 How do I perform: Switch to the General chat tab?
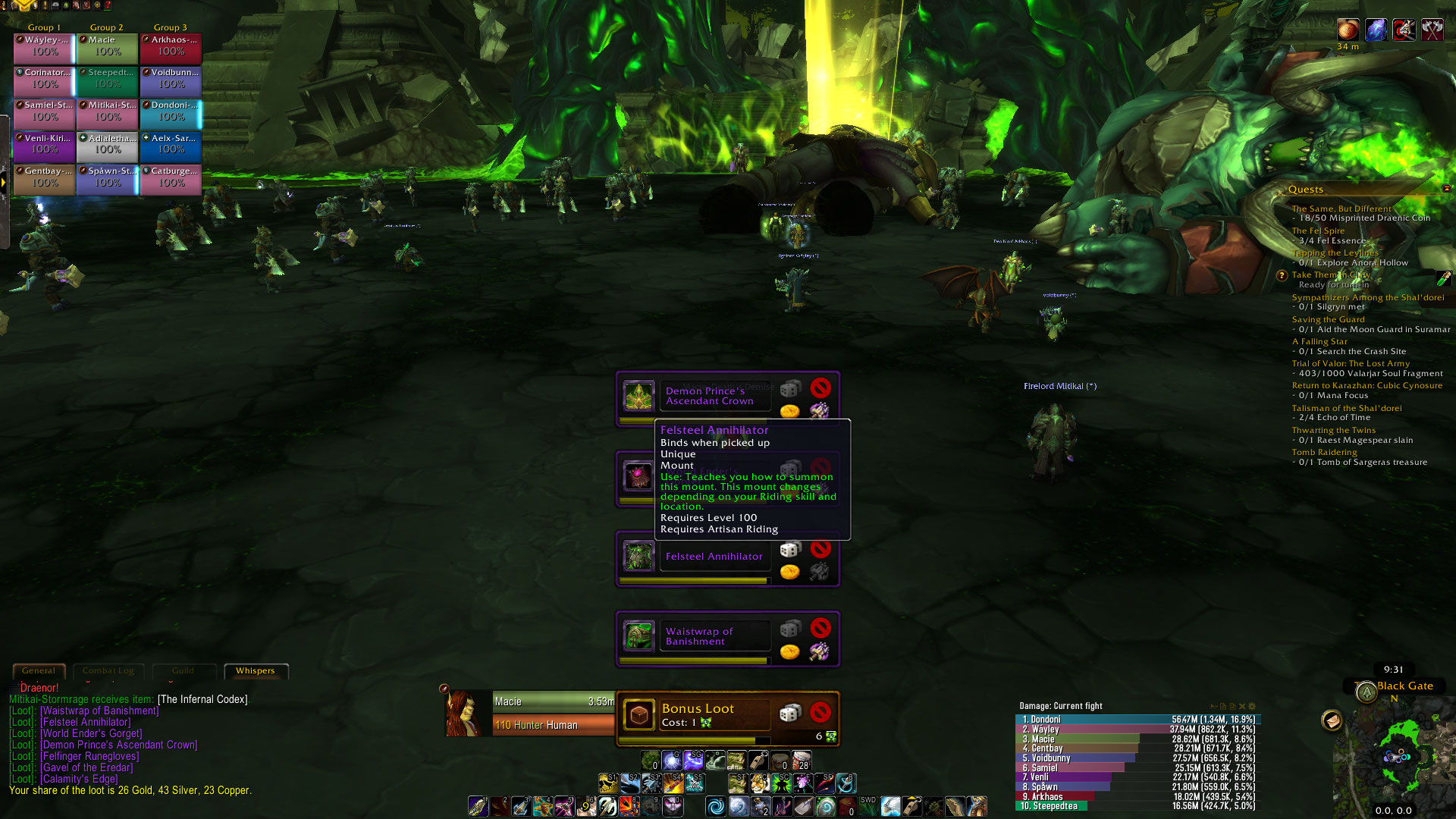click(x=39, y=671)
